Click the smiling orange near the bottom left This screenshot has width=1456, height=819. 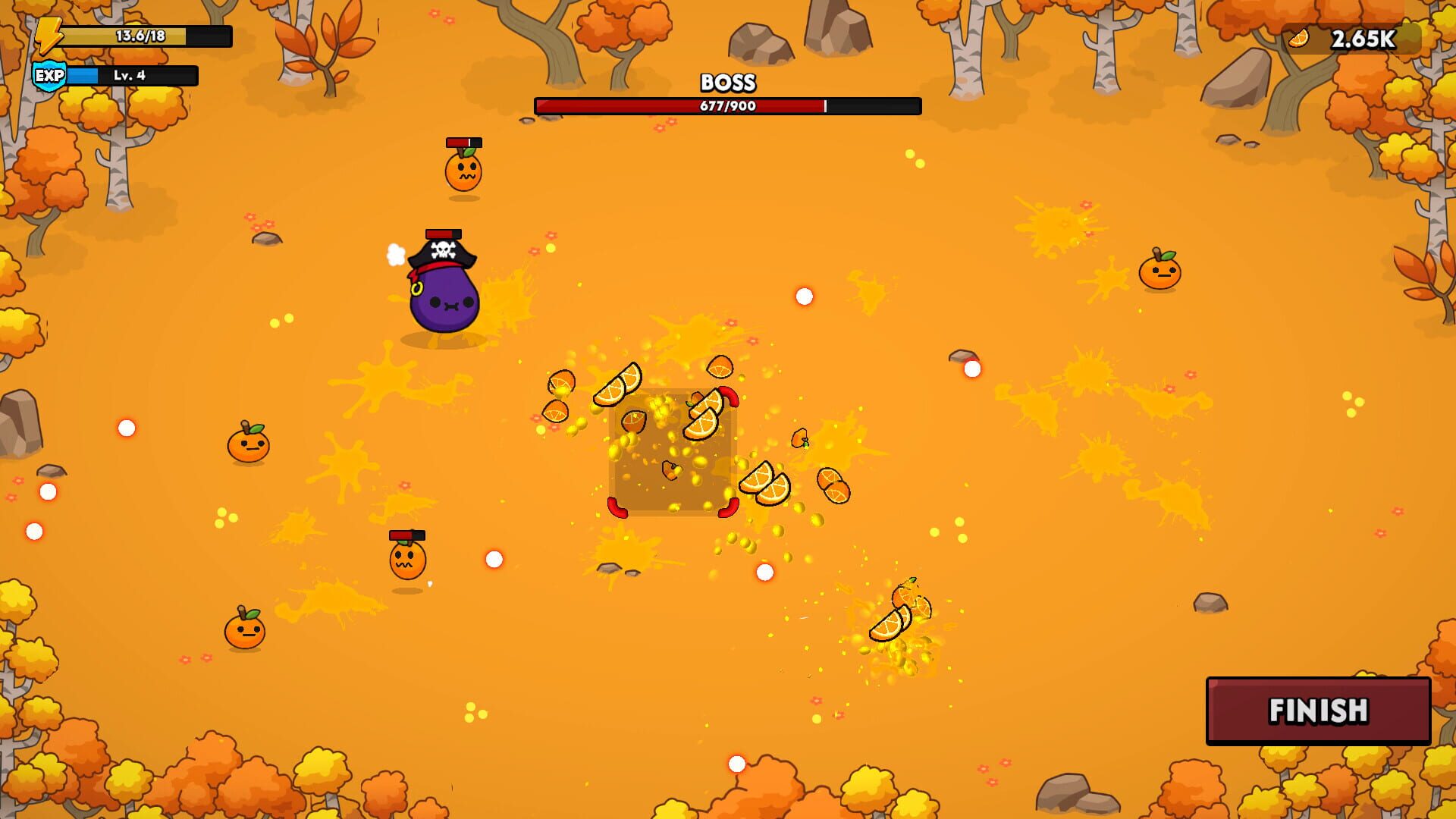pos(244,632)
